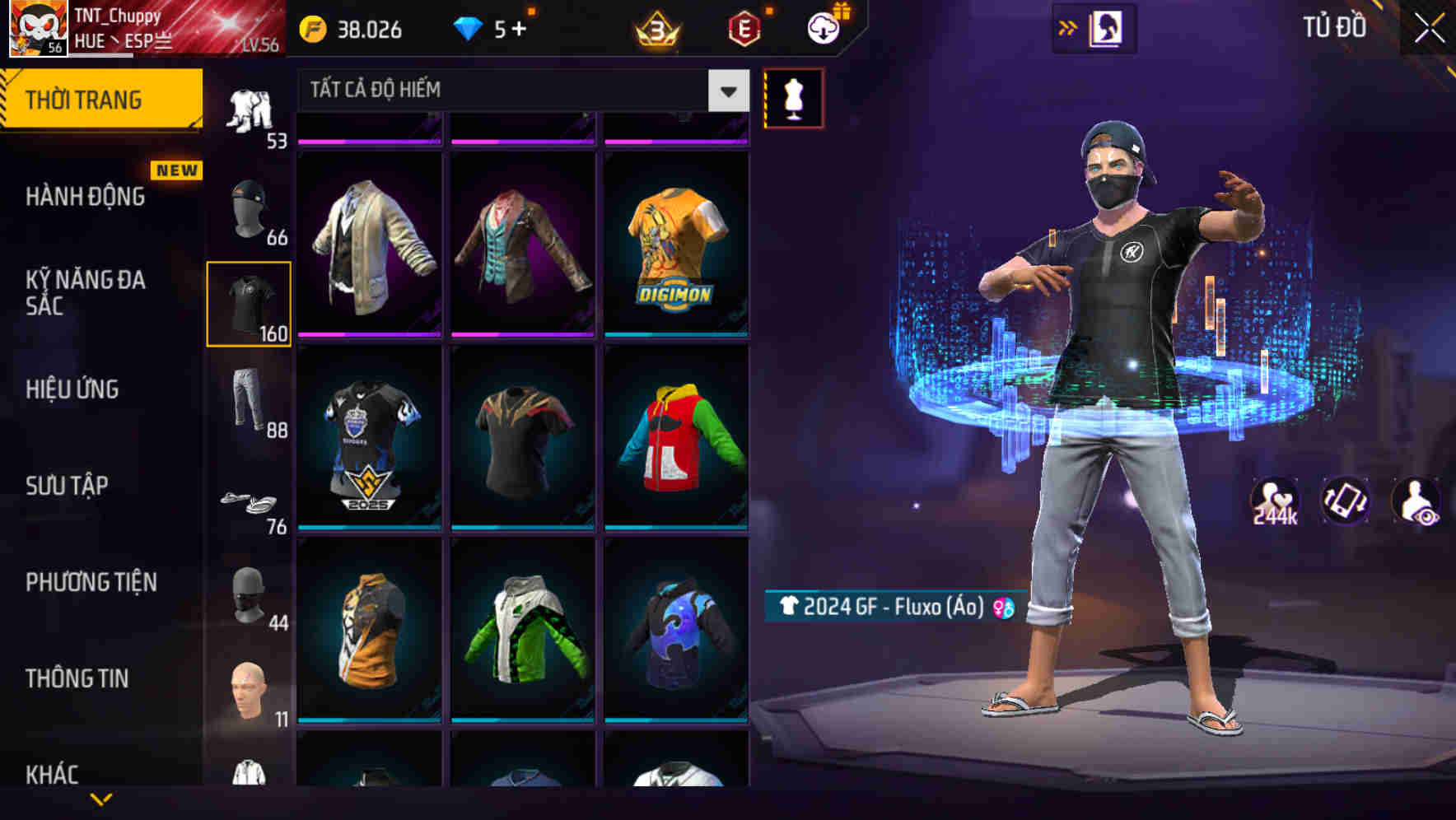Open the HIỆU ỨNG menu item
The image size is (1456, 820).
[x=72, y=389]
